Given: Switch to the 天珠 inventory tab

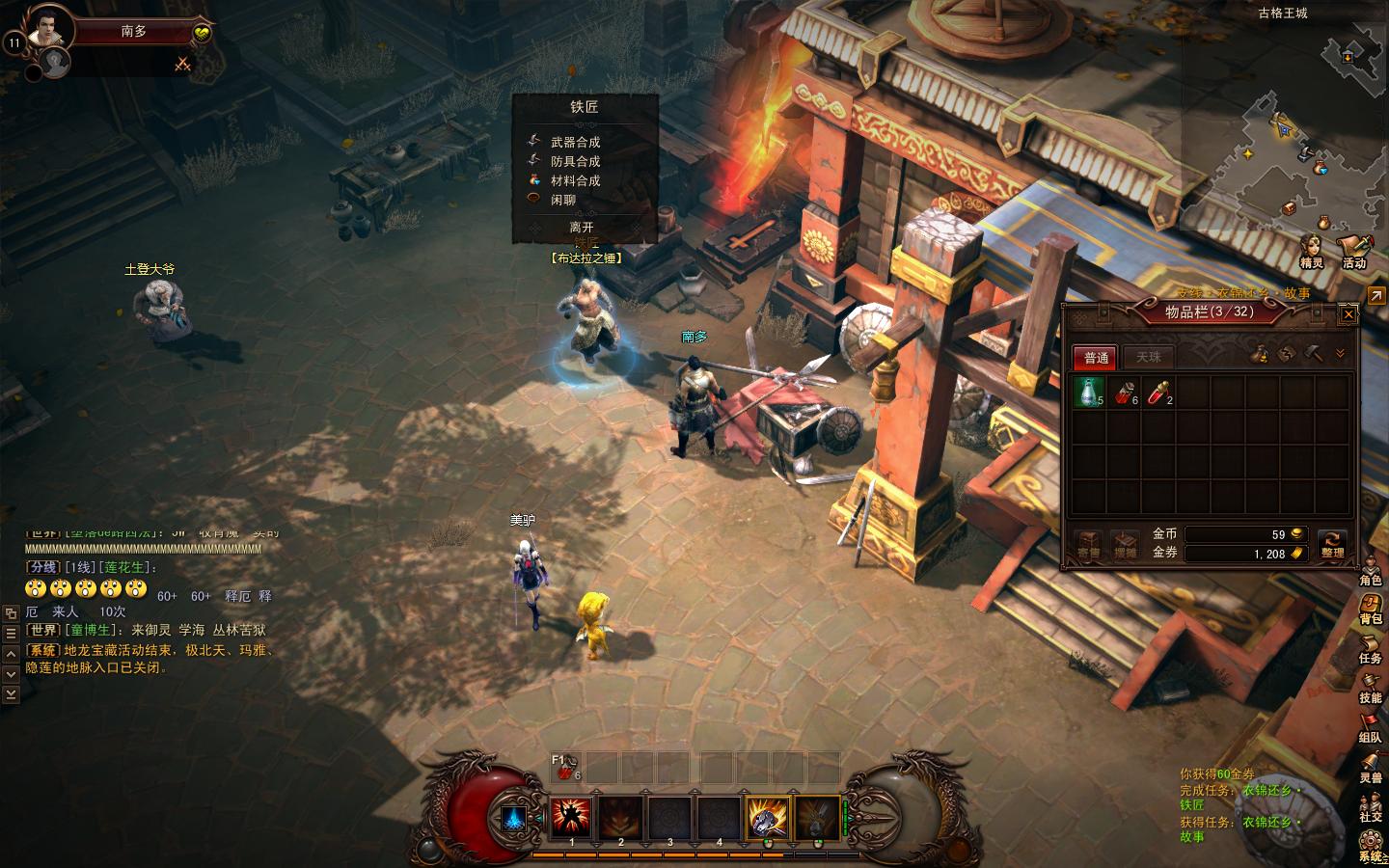Looking at the screenshot, I should point(1148,358).
